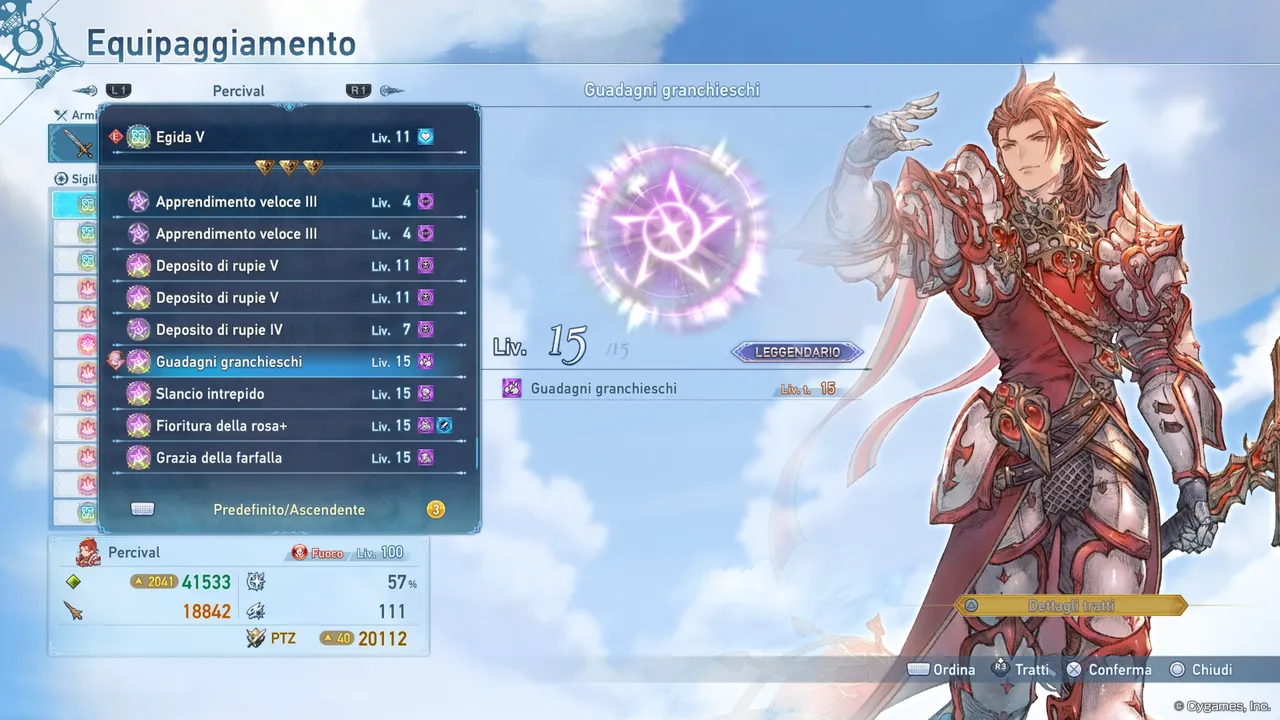Select the Apprendimento veloce III star icon
This screenshot has height=720, width=1280.
(138, 201)
